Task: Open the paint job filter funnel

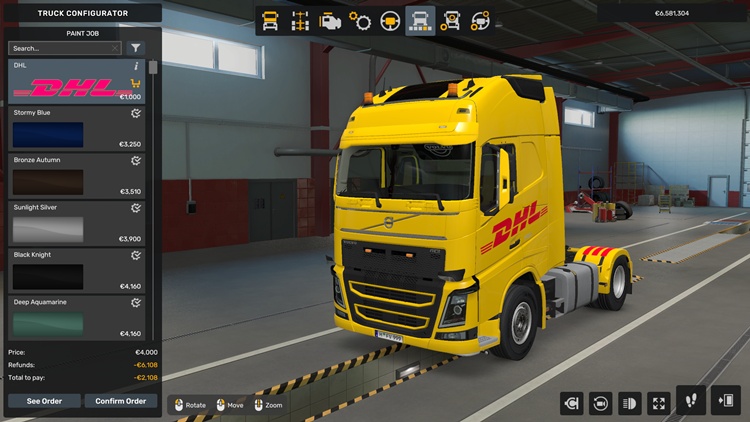Action: pos(136,48)
